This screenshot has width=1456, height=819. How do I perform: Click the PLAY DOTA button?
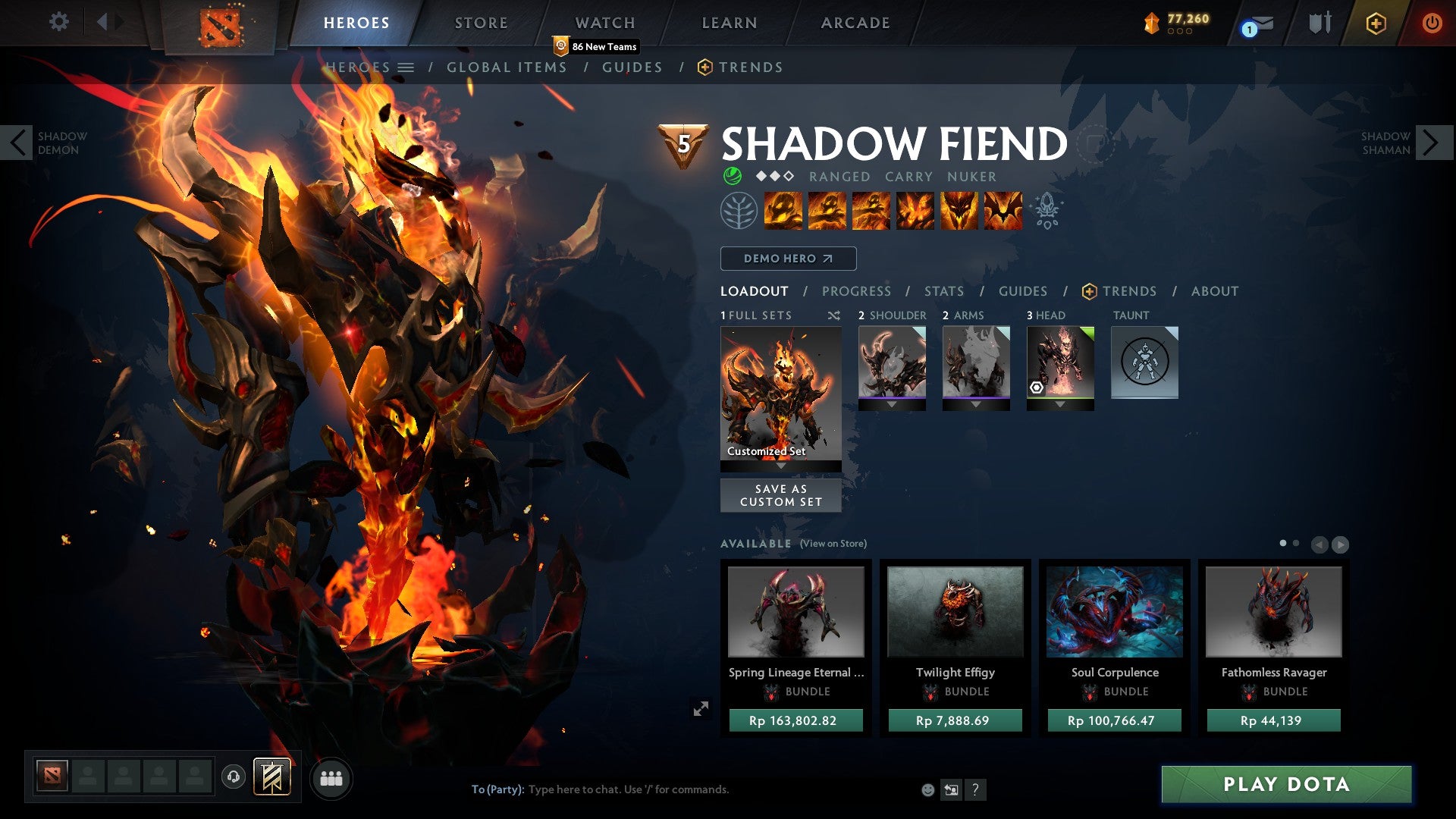coord(1285,785)
